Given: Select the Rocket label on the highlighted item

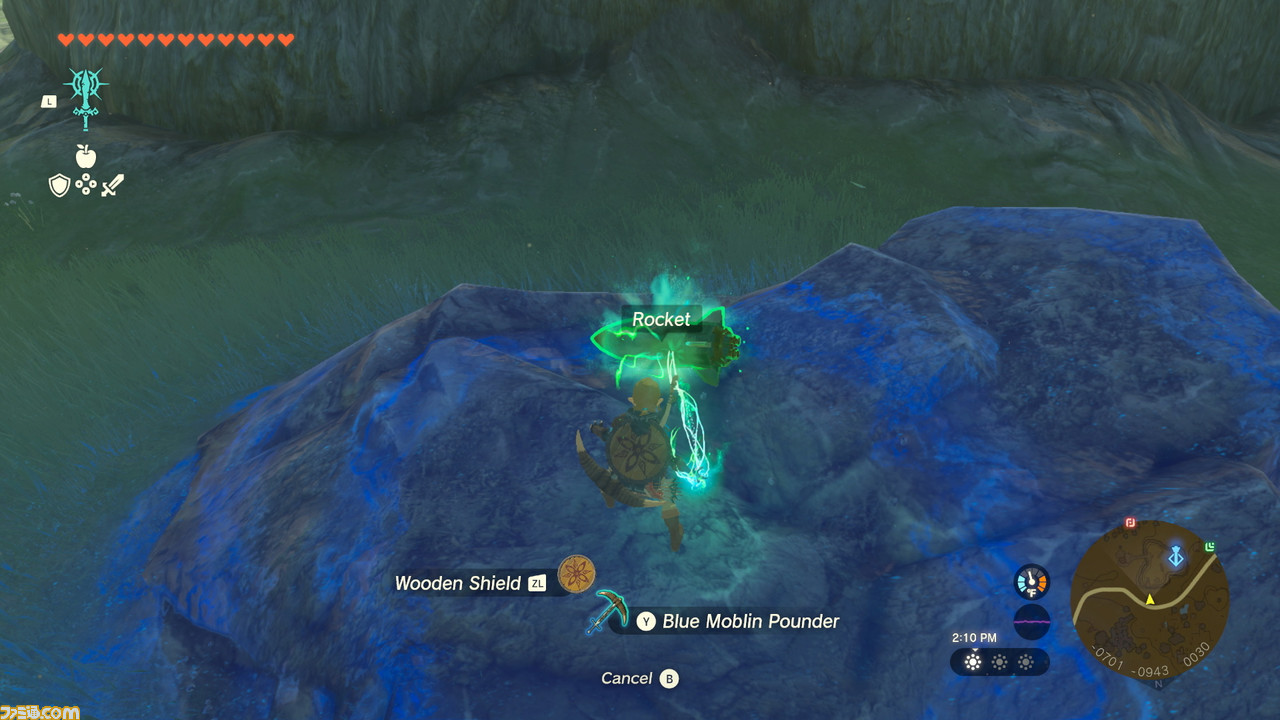Looking at the screenshot, I should 661,319.
